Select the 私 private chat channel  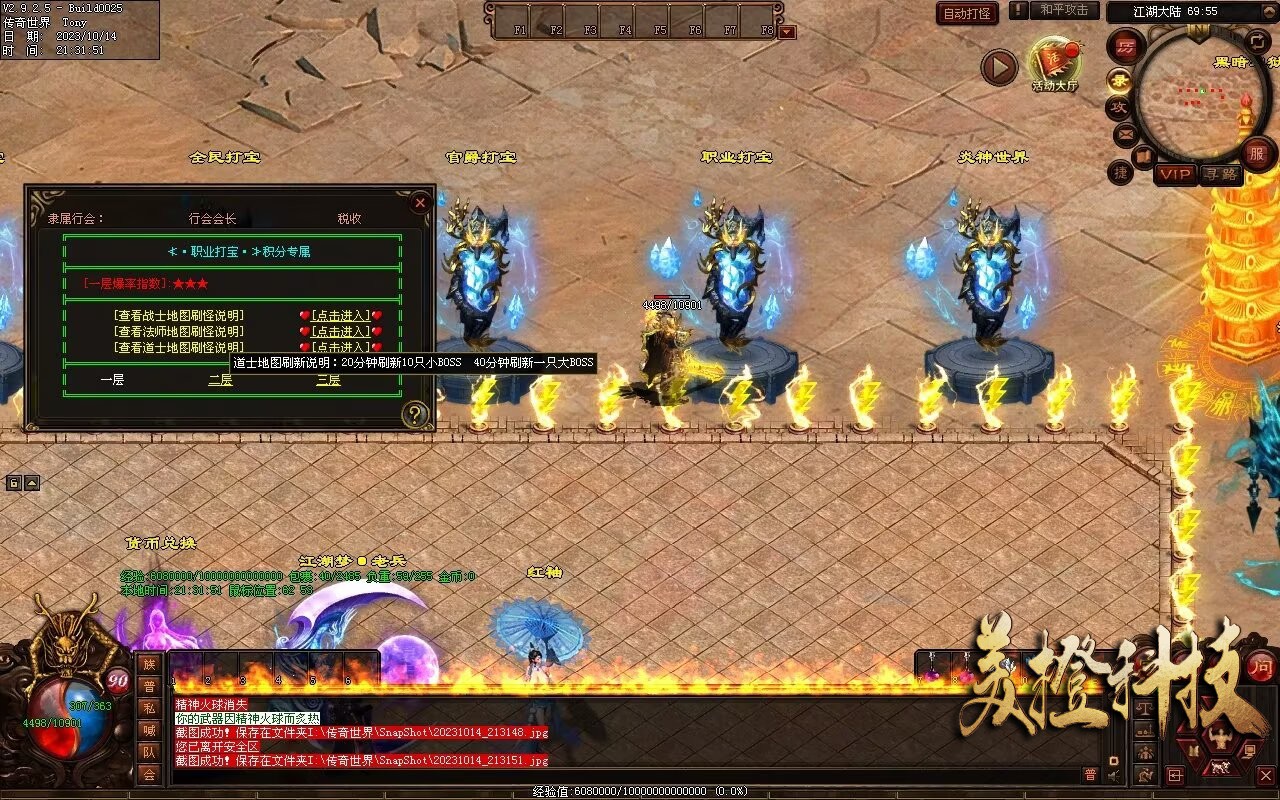tap(149, 708)
